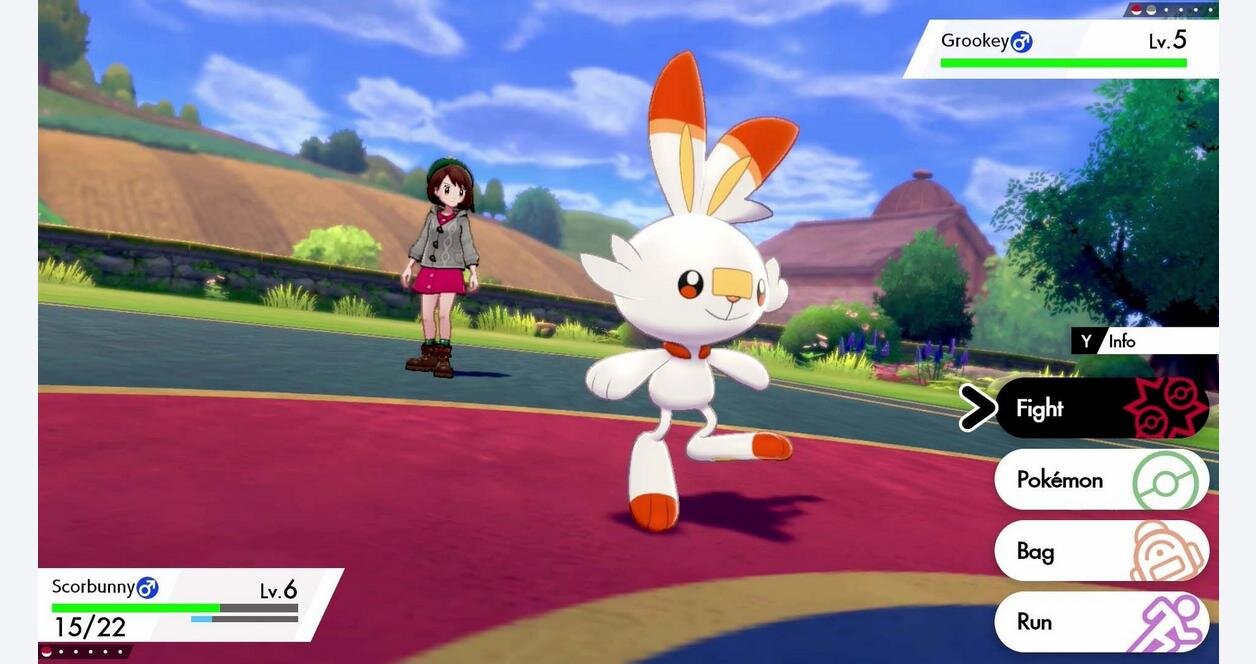Open the Bag option
Viewport: 1256px width, 664px height.
point(1101,551)
